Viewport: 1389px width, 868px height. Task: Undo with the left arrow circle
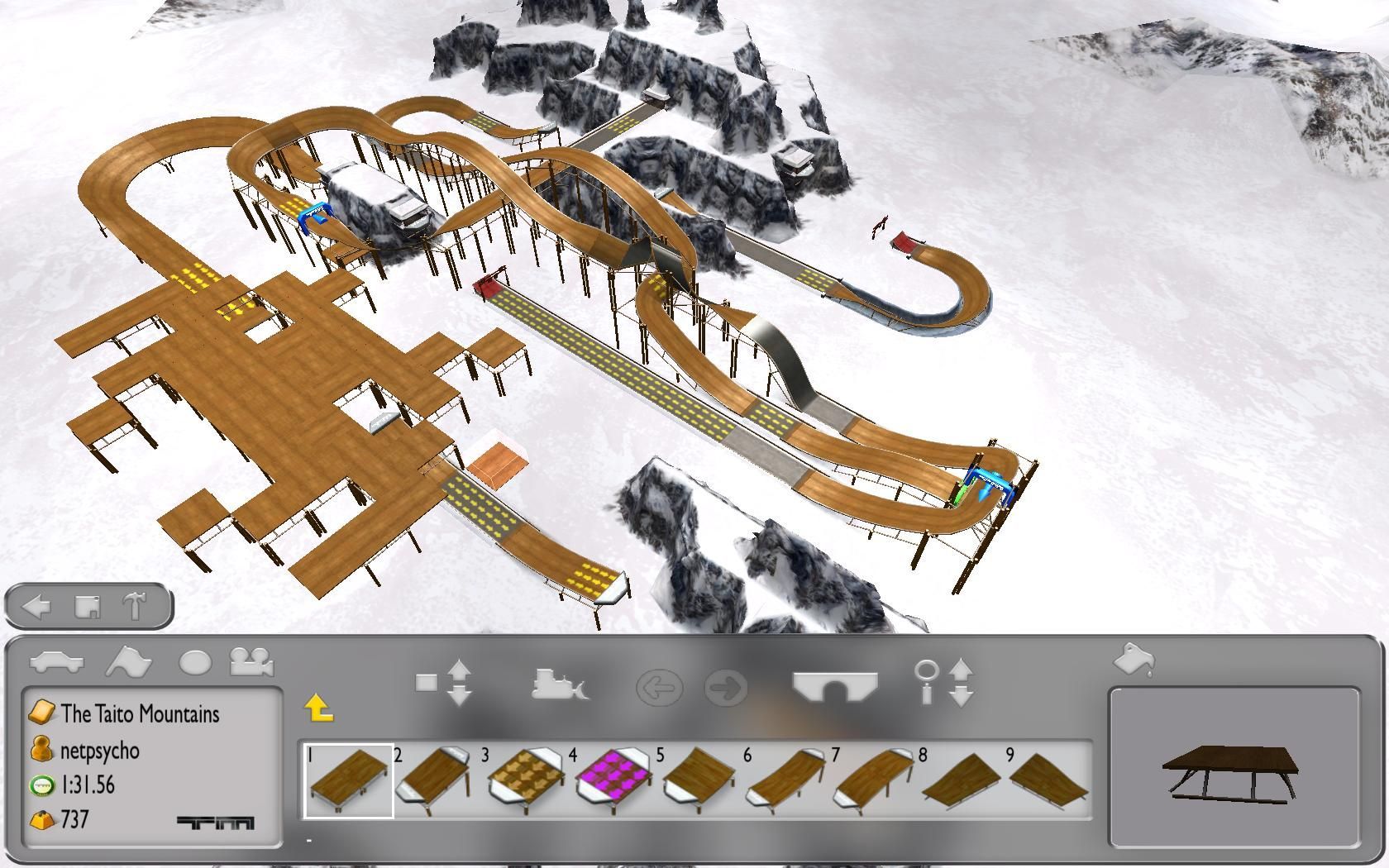pyautogui.click(x=659, y=688)
